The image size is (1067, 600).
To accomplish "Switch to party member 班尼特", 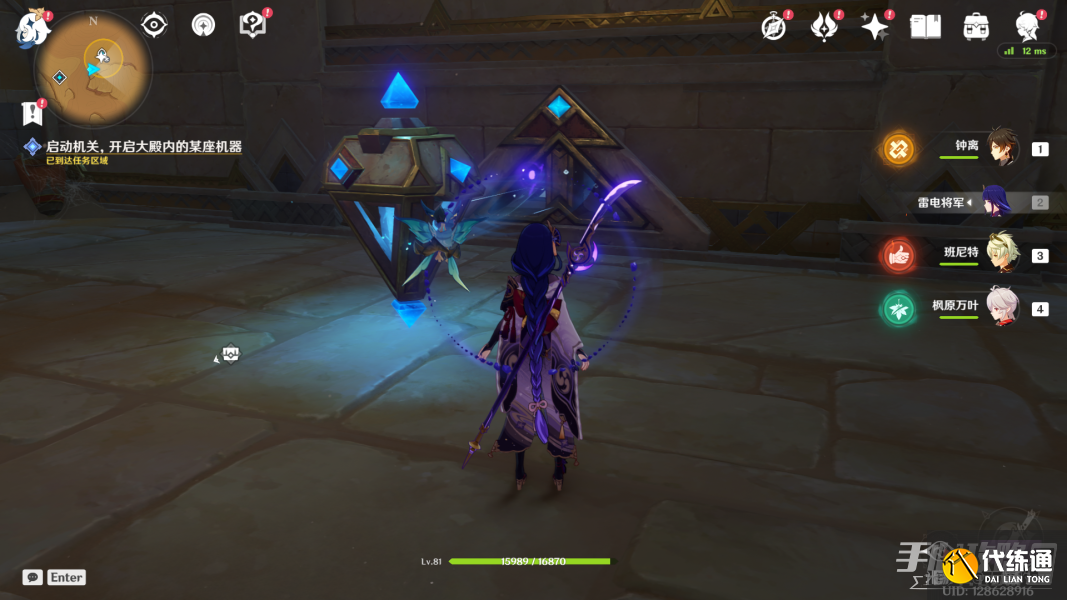I will pos(1002,254).
